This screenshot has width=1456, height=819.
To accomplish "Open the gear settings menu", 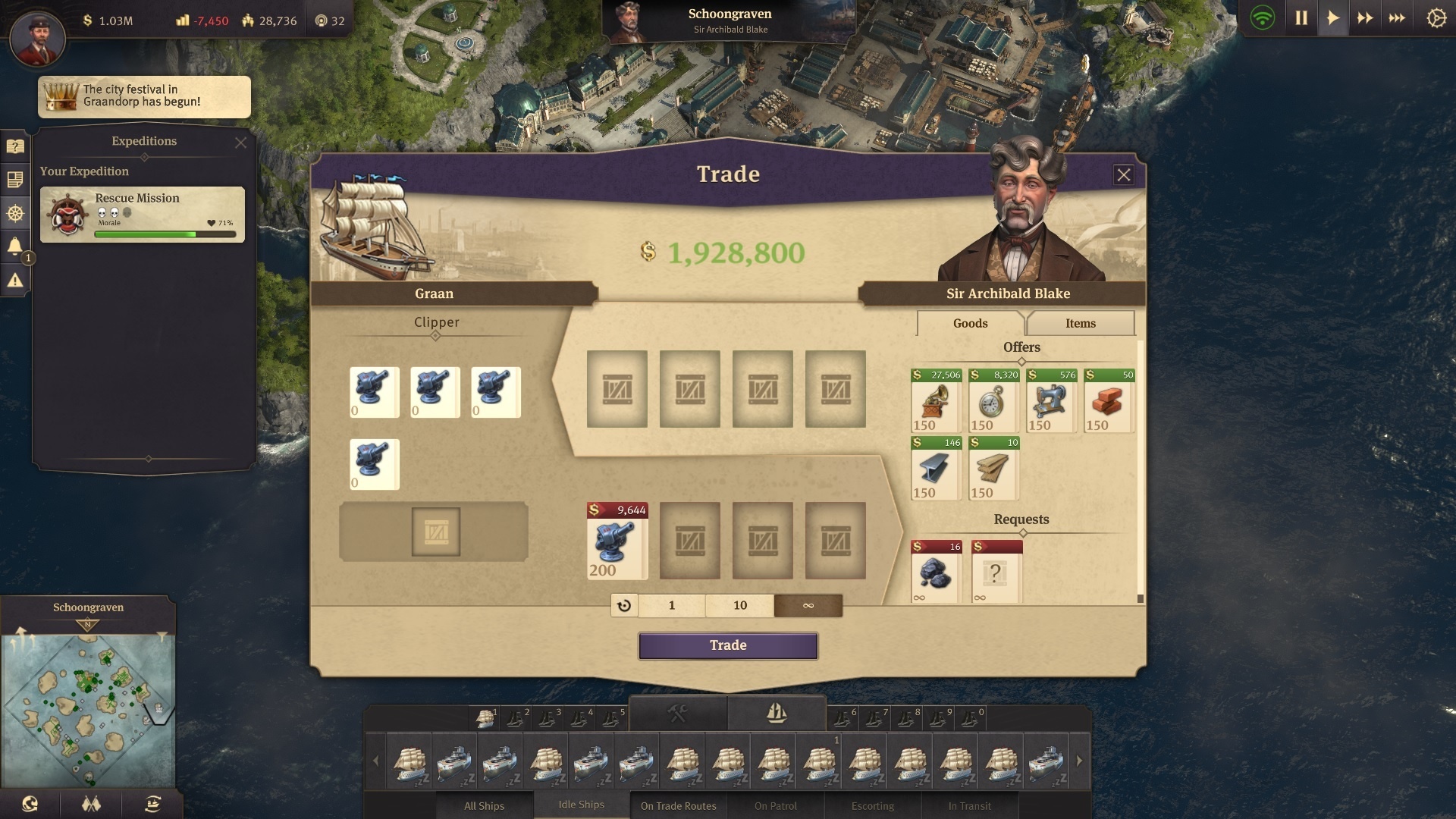I will coord(1436,18).
